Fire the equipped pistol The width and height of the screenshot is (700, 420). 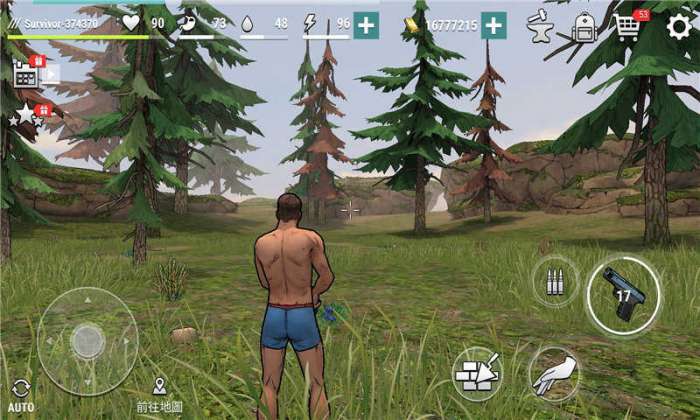tap(622, 295)
